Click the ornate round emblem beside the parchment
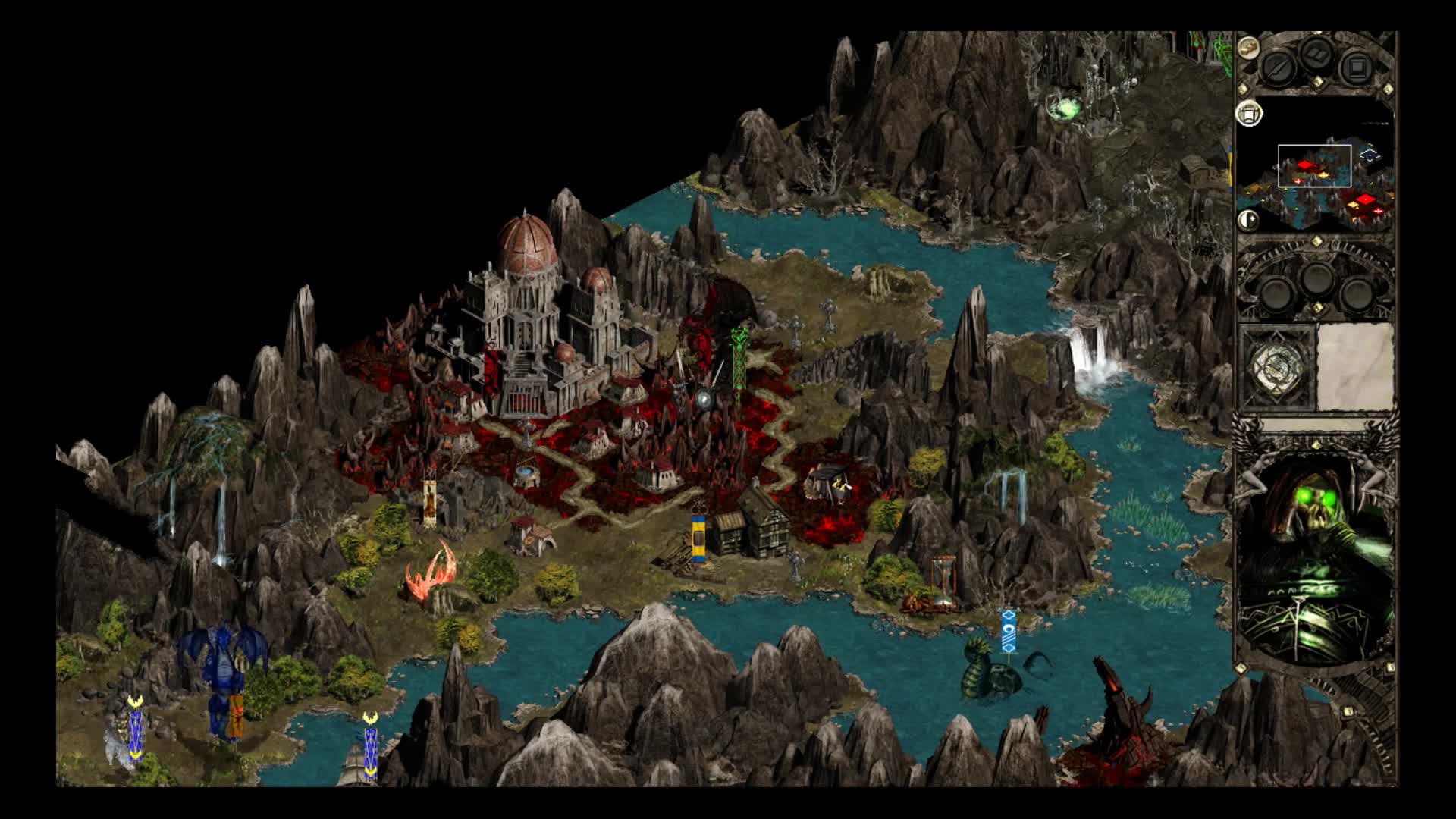Image resolution: width=1456 pixels, height=819 pixels. click(x=1277, y=369)
